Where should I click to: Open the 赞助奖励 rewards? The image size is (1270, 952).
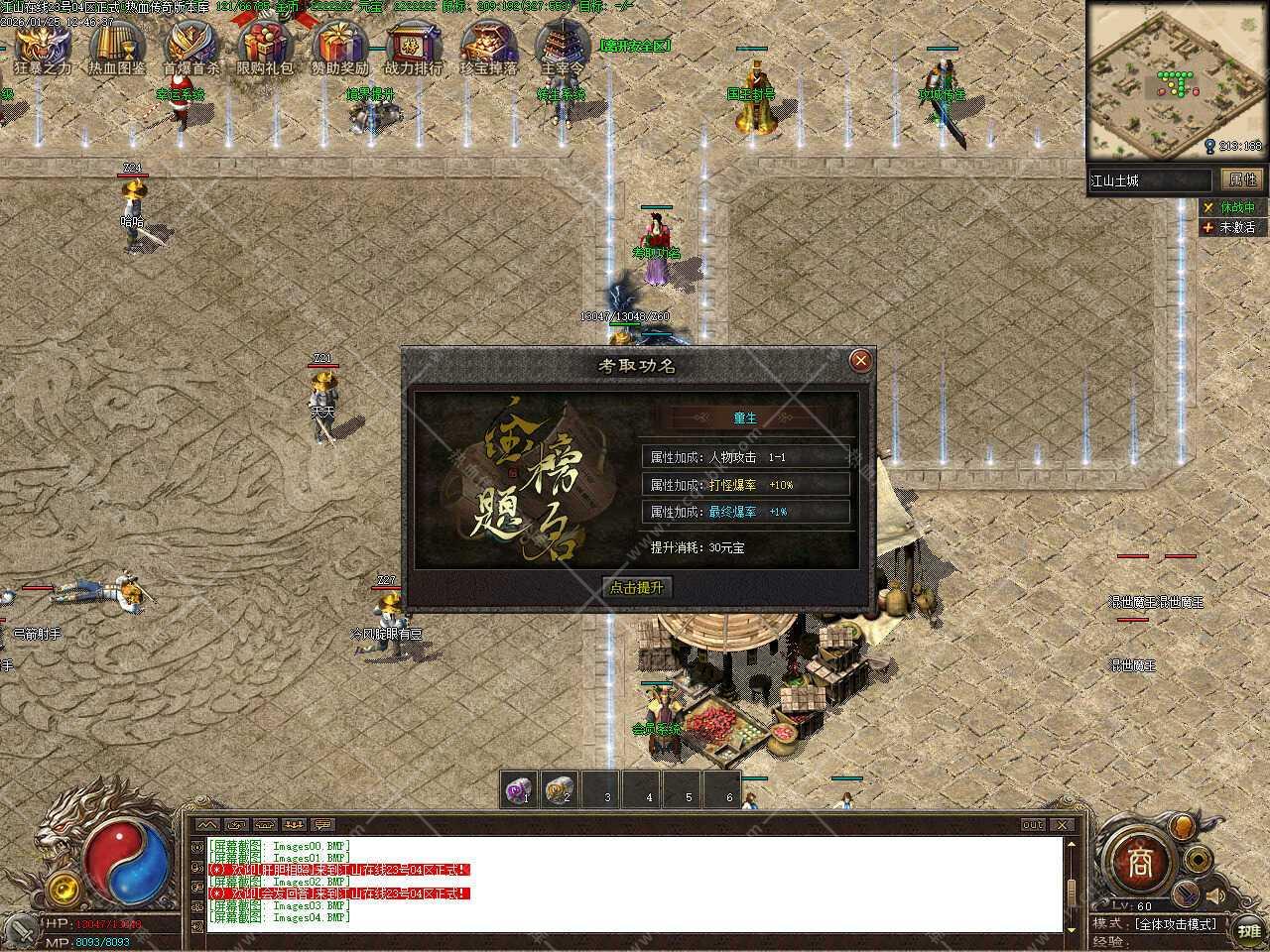pyautogui.click(x=339, y=46)
